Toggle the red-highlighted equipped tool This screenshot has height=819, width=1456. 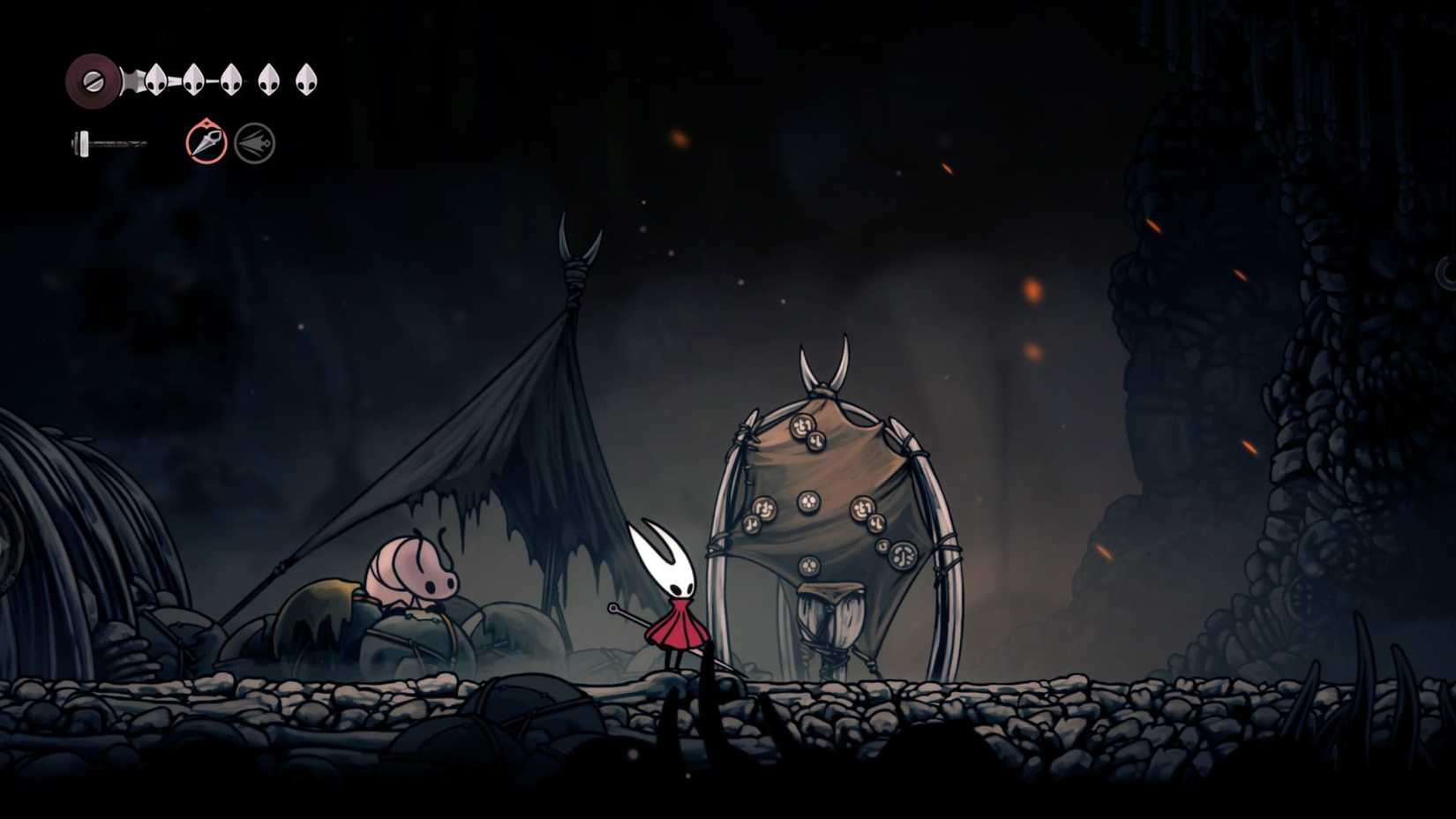coord(205,143)
